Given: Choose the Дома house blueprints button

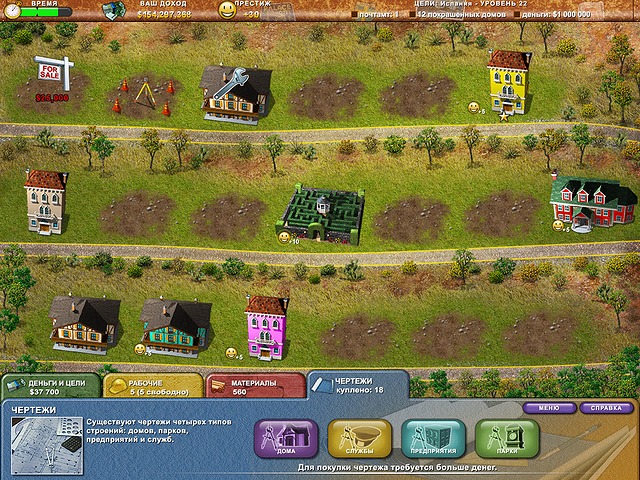Looking at the screenshot, I should pos(286,438).
